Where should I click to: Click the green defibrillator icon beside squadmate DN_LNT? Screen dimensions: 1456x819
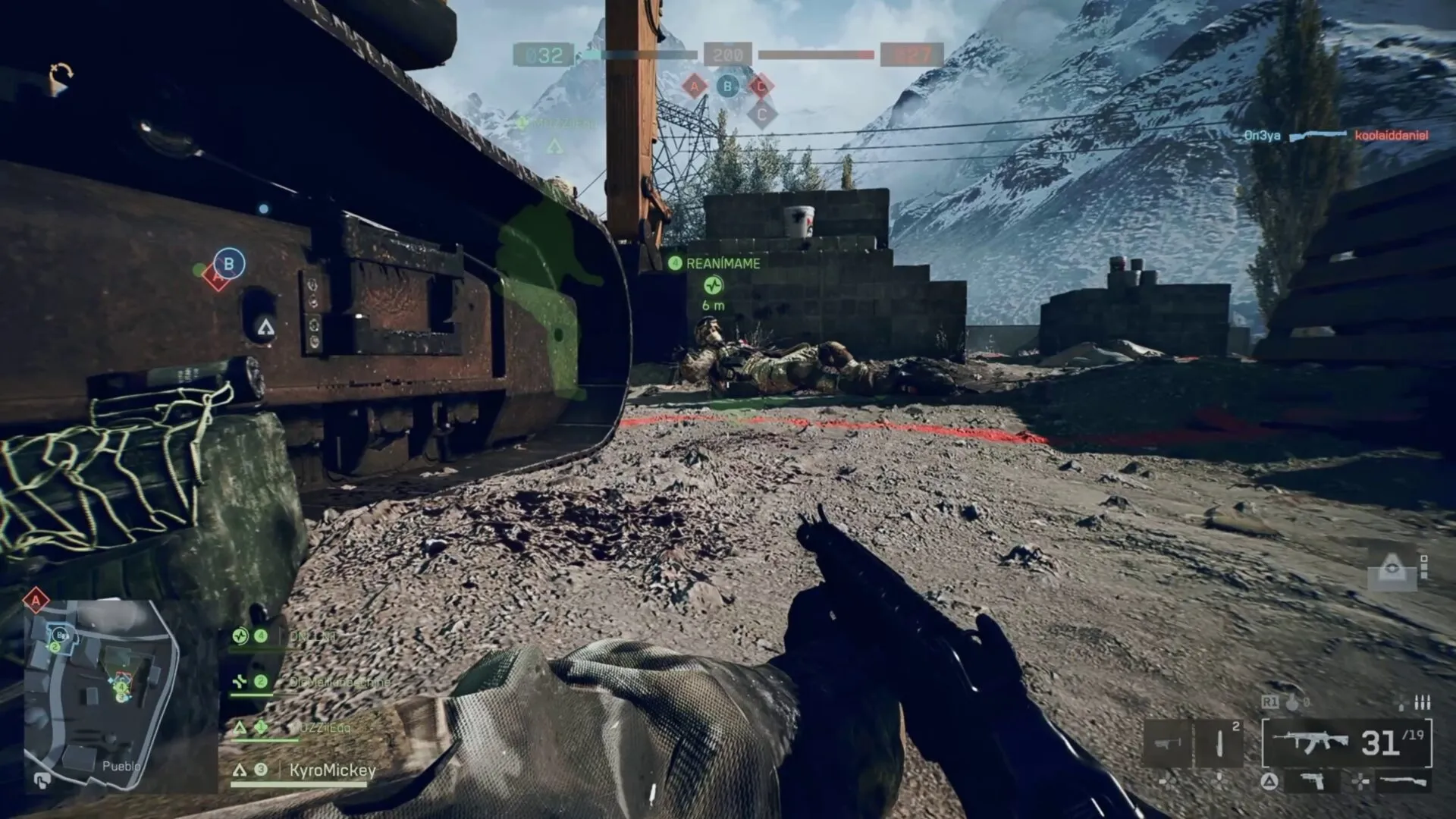coord(240,635)
